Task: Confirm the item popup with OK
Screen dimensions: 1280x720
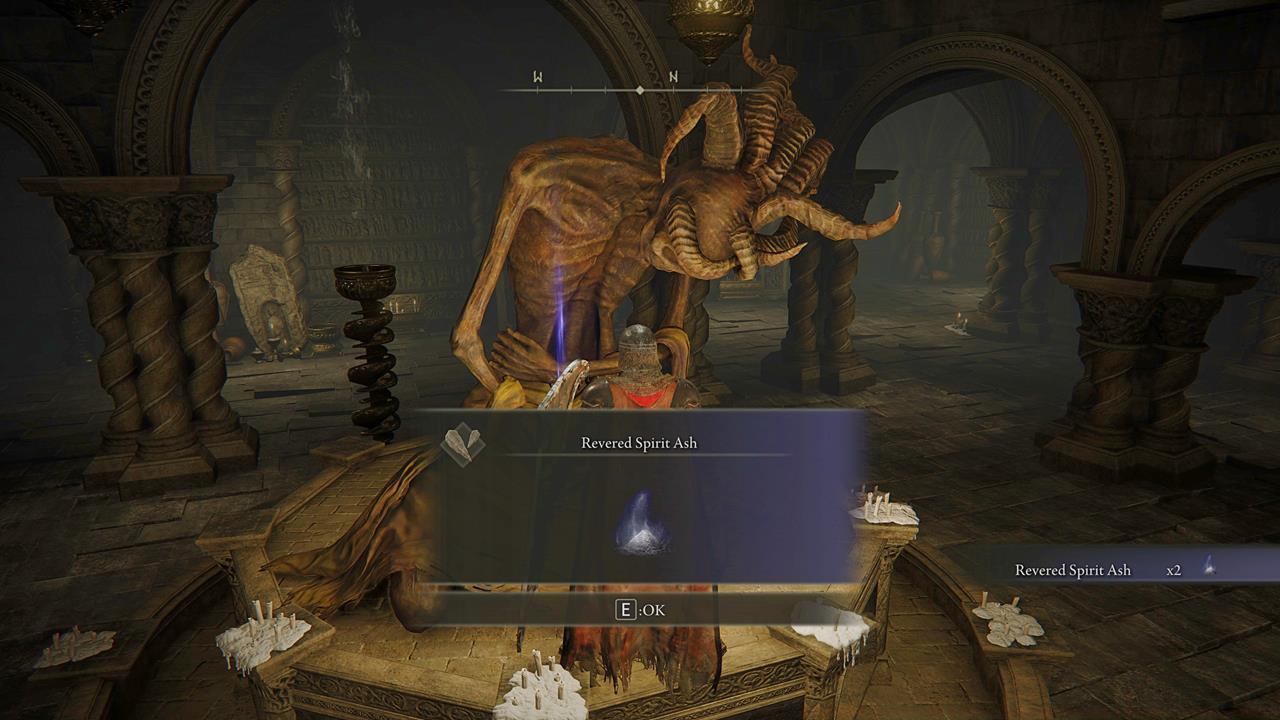Action: point(640,609)
